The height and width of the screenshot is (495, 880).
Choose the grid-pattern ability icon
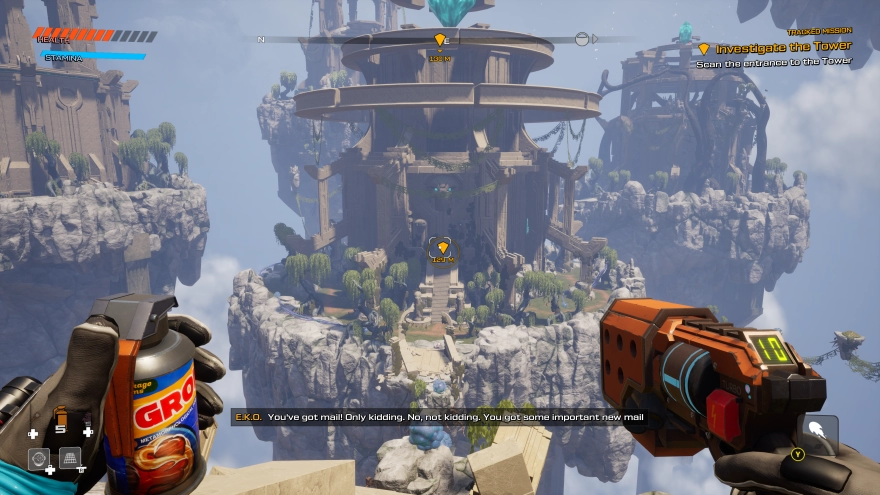70,458
